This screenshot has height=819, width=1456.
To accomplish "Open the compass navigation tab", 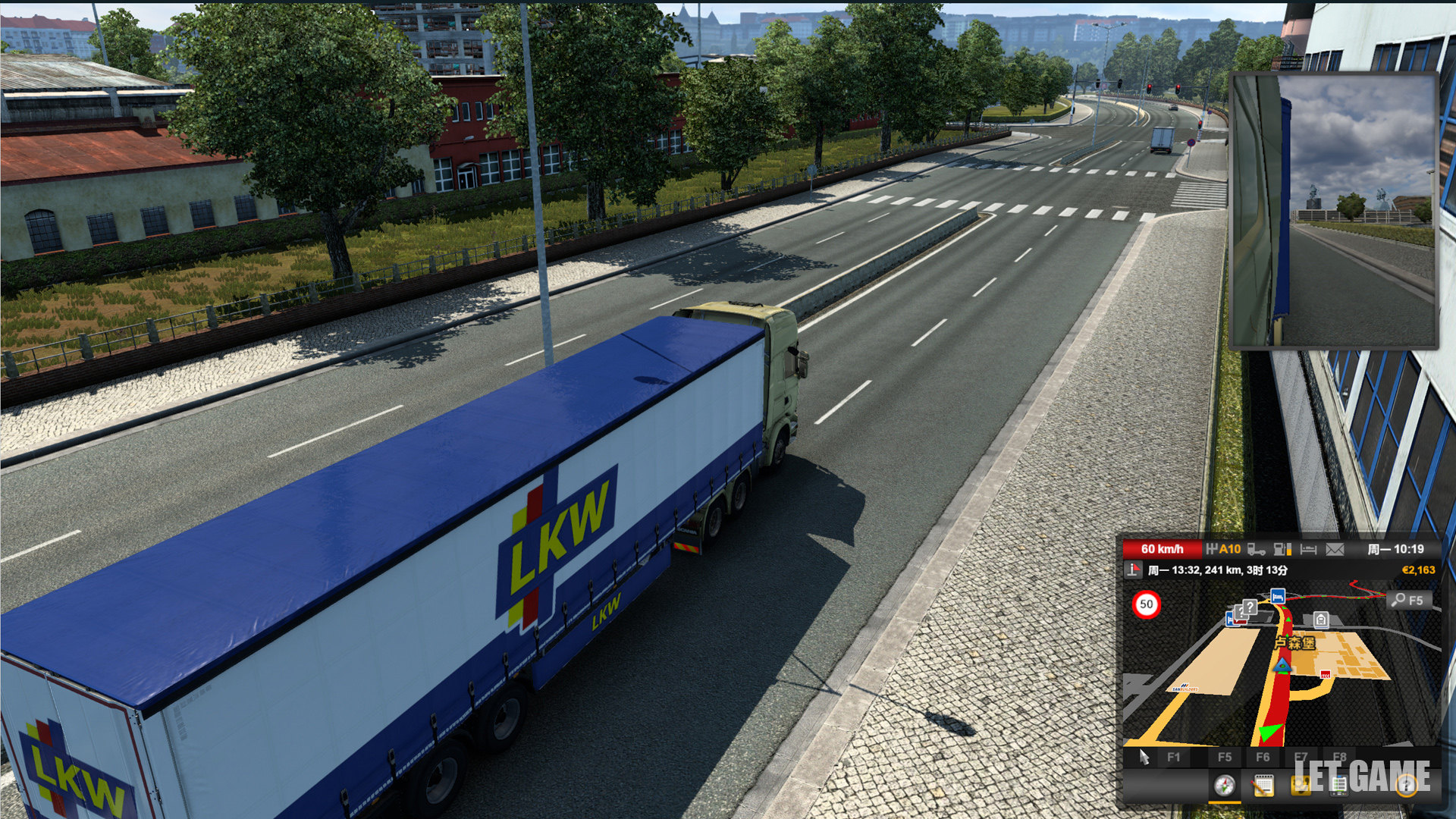I will pos(1224,786).
